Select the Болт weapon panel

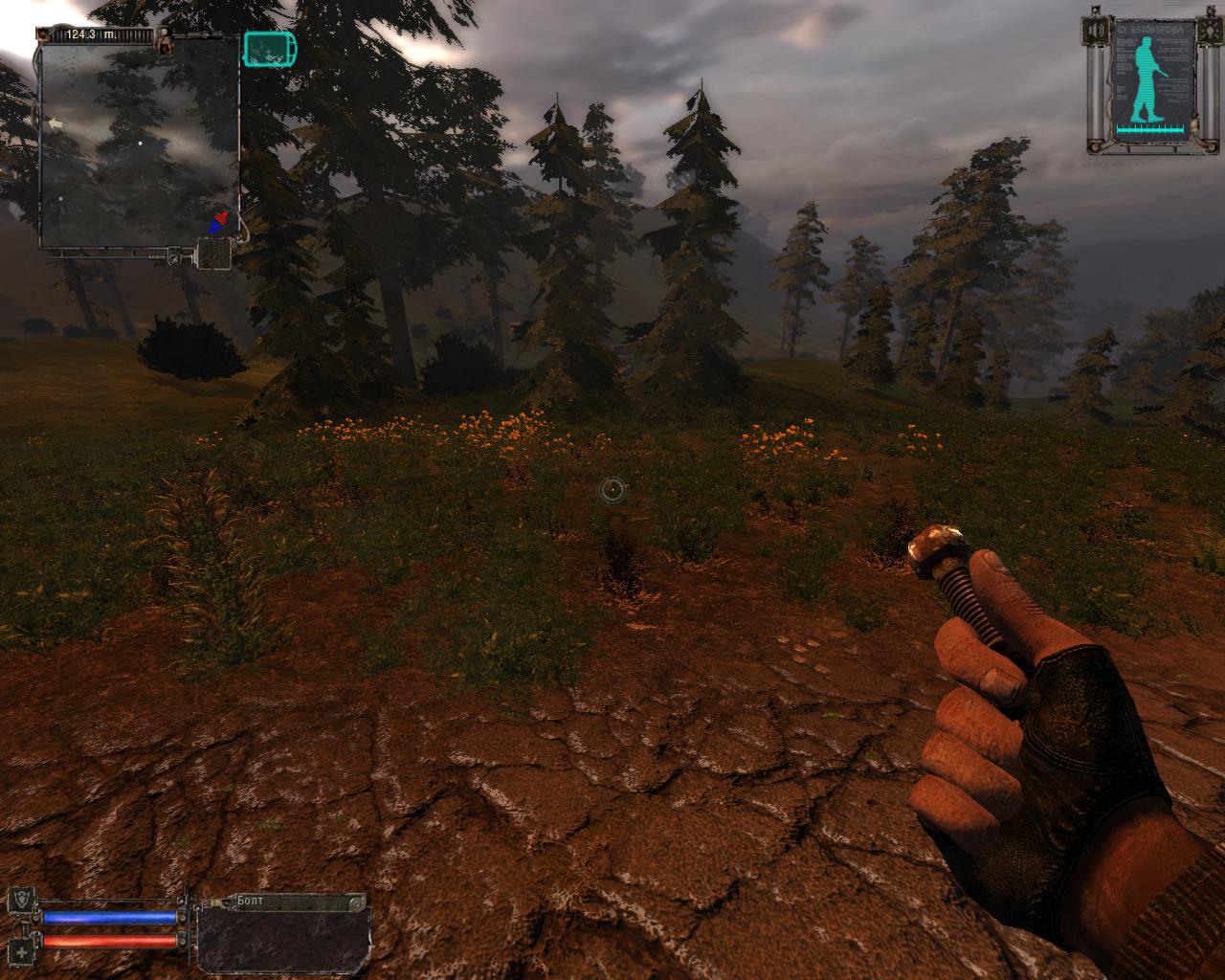(283, 933)
